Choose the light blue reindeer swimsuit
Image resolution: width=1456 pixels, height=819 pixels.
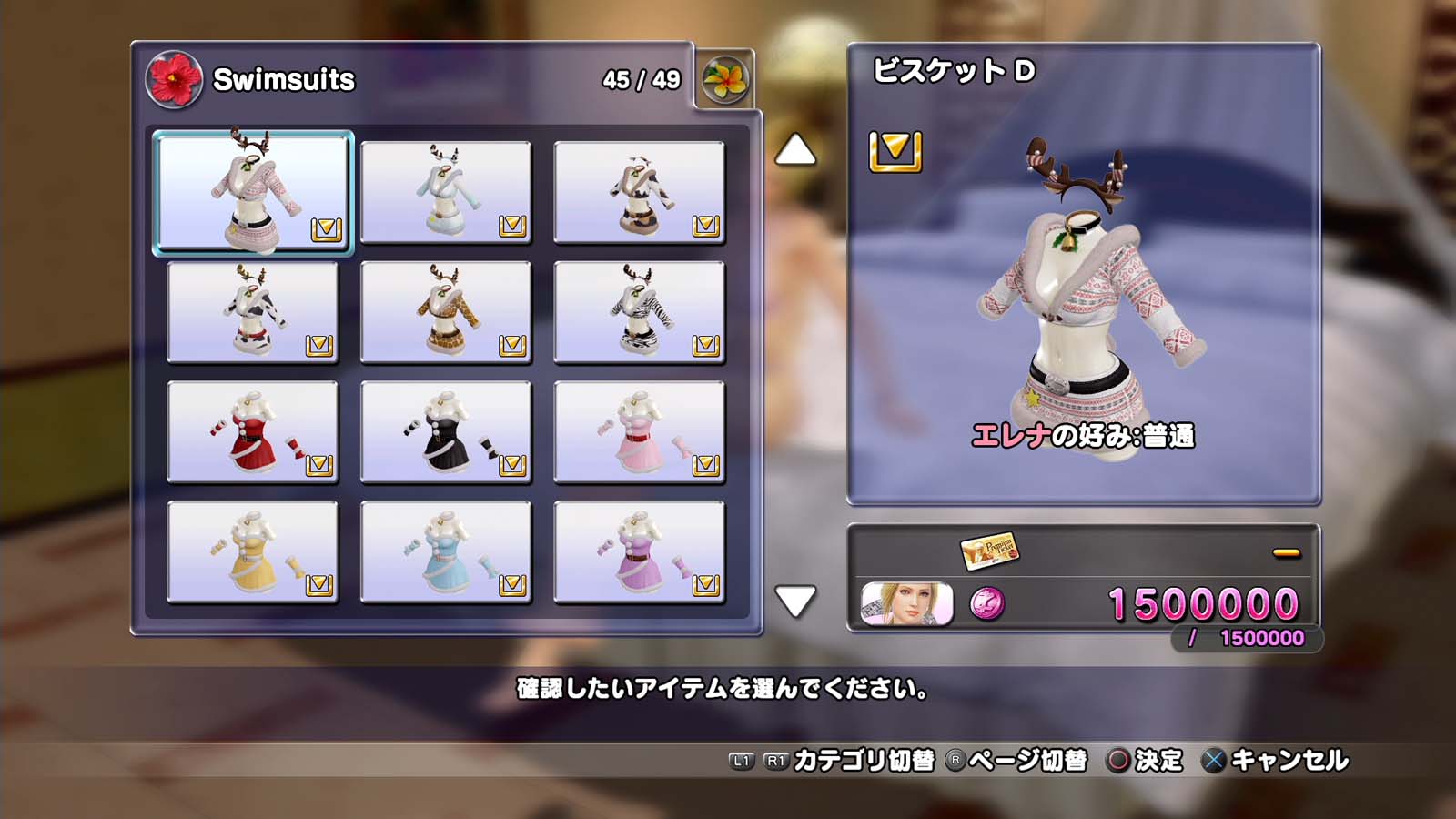pos(446,192)
